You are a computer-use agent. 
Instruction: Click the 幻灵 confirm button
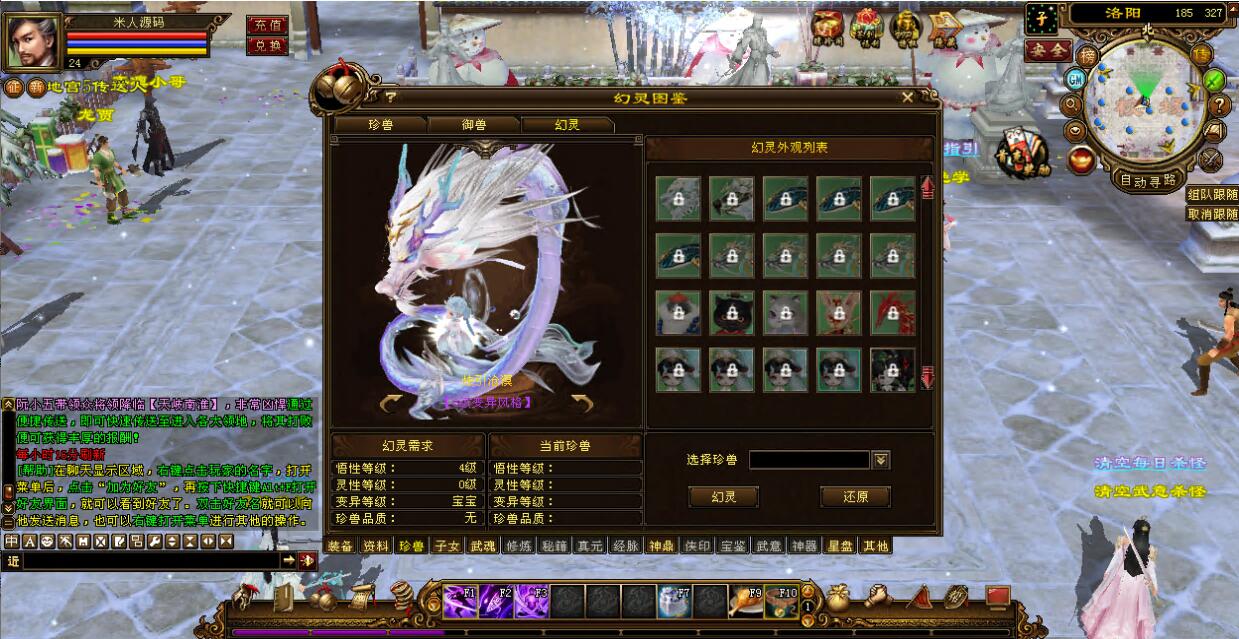723,497
